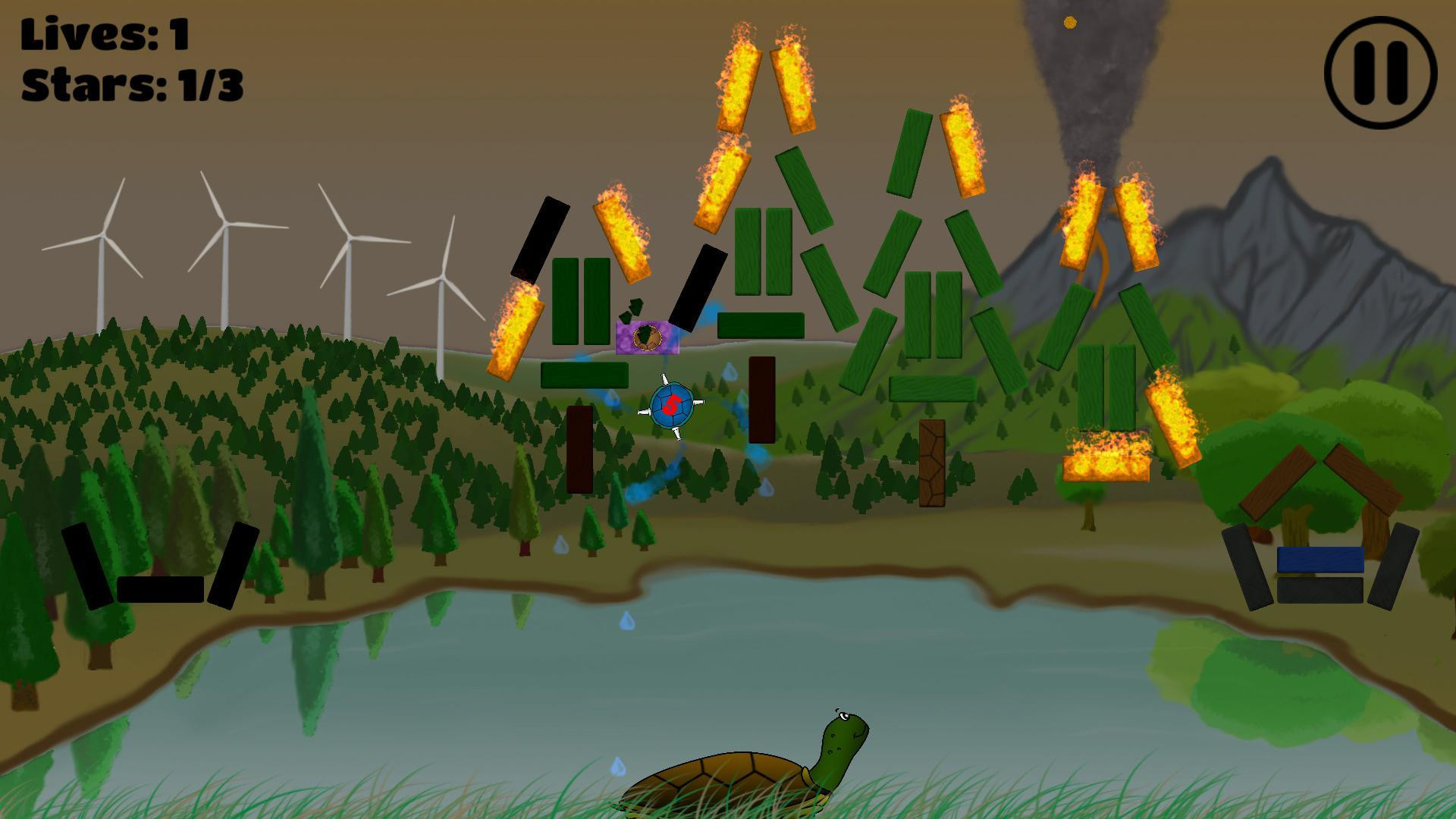
Task: Select the tilted black plank near the fire blocks
Action: click(x=538, y=239)
